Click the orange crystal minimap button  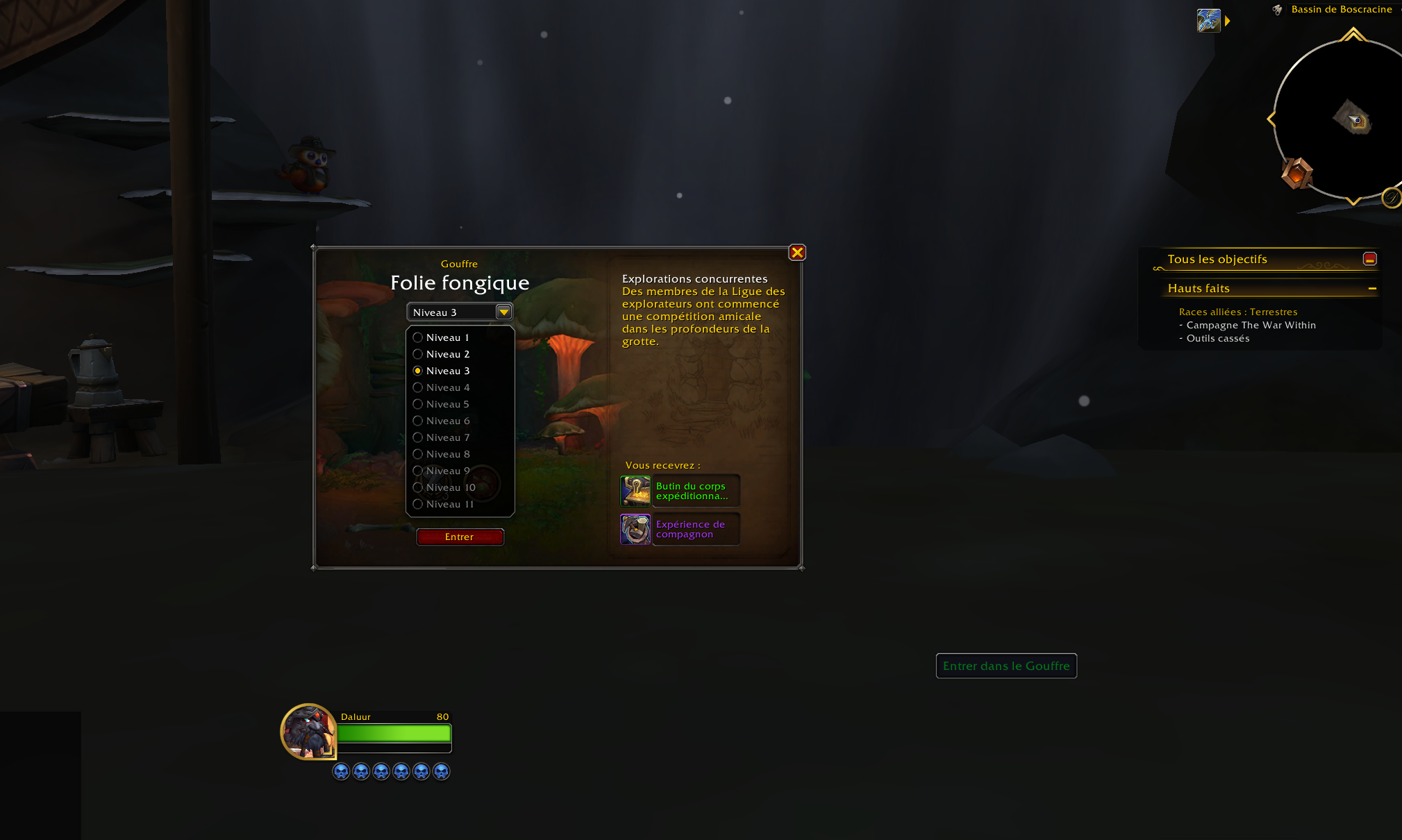click(x=1296, y=173)
